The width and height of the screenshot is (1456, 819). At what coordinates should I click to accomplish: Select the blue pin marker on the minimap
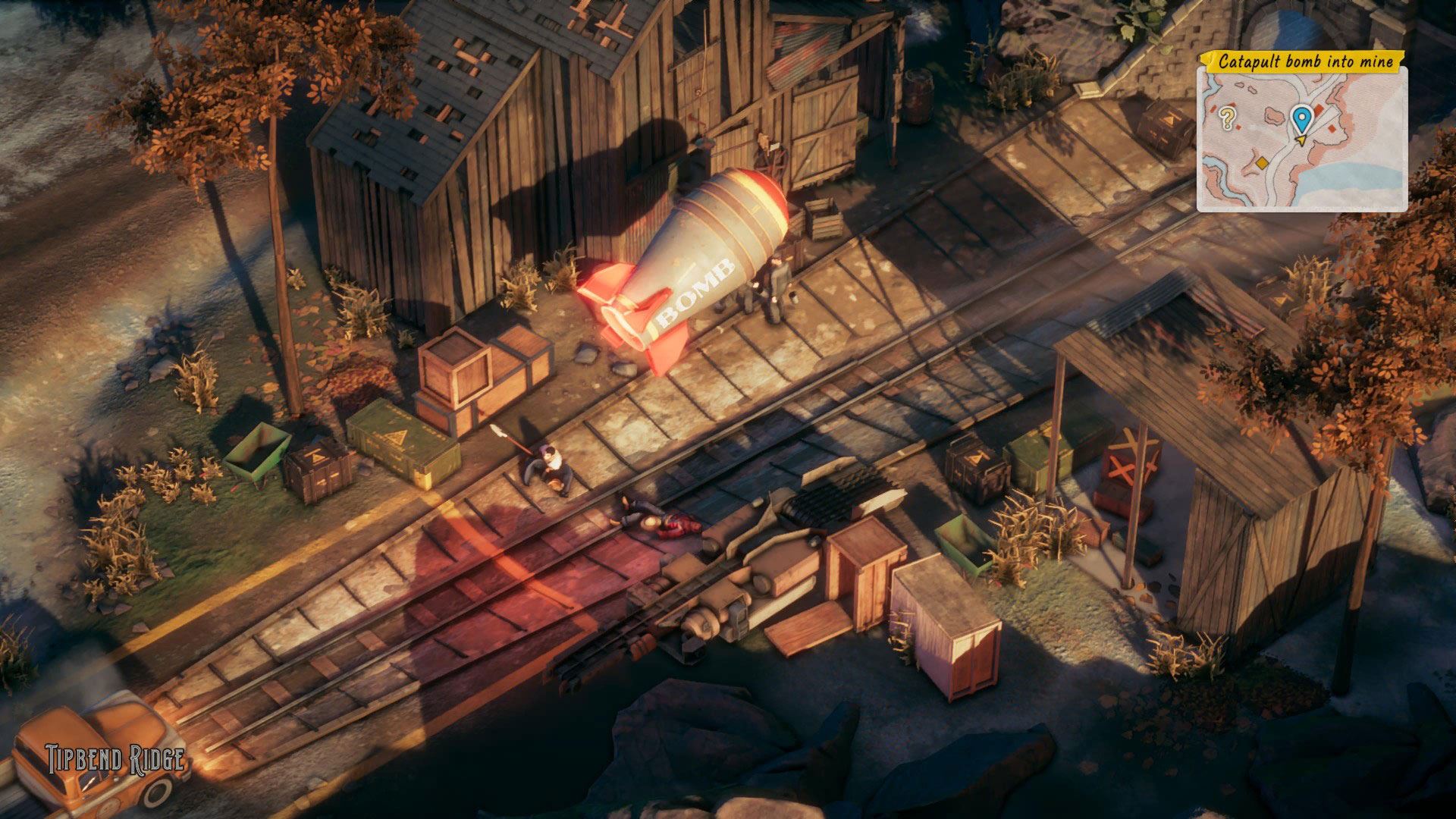1301,118
